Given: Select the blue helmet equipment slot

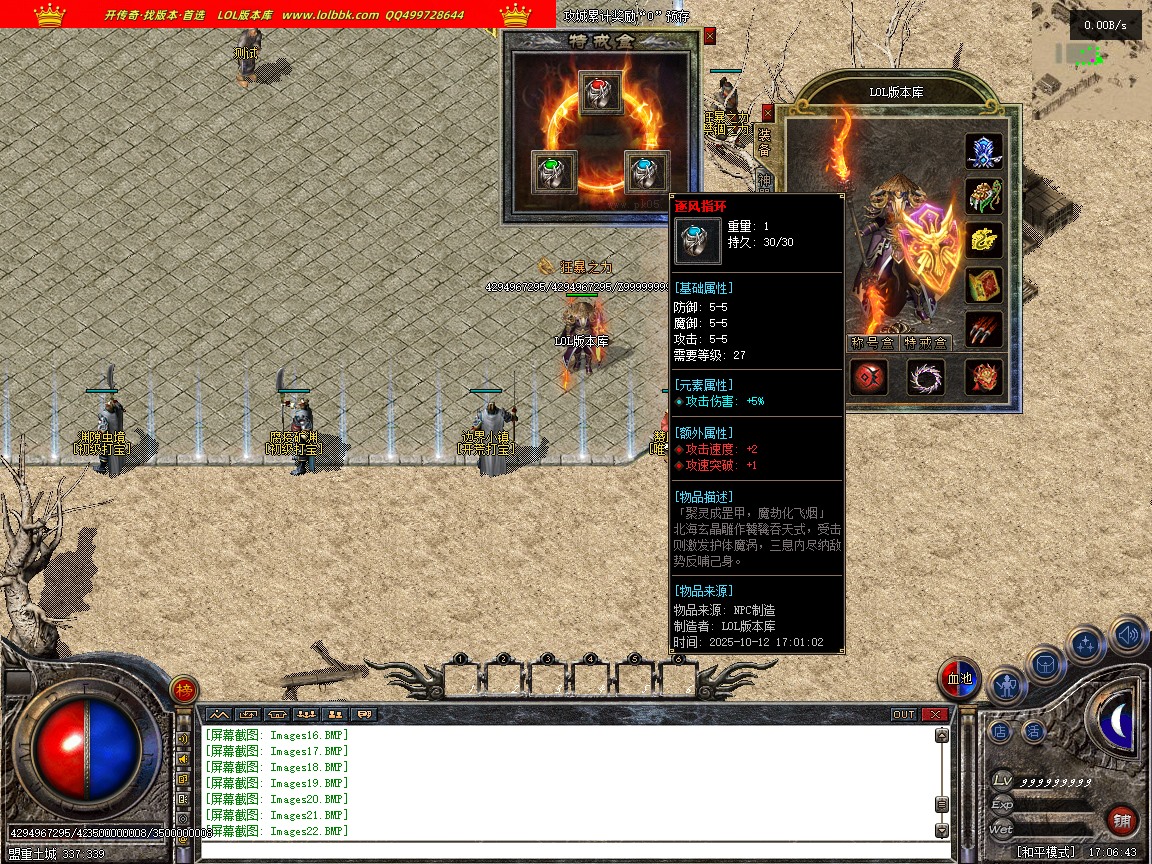Looking at the screenshot, I should pos(984,151).
